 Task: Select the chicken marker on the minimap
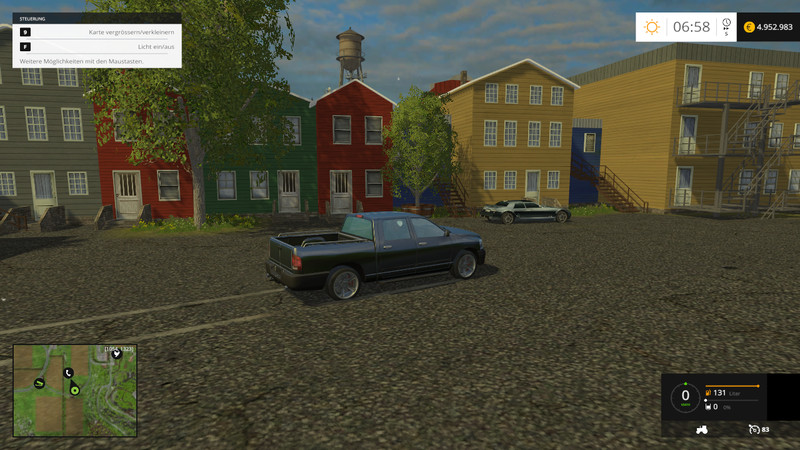[x=117, y=354]
